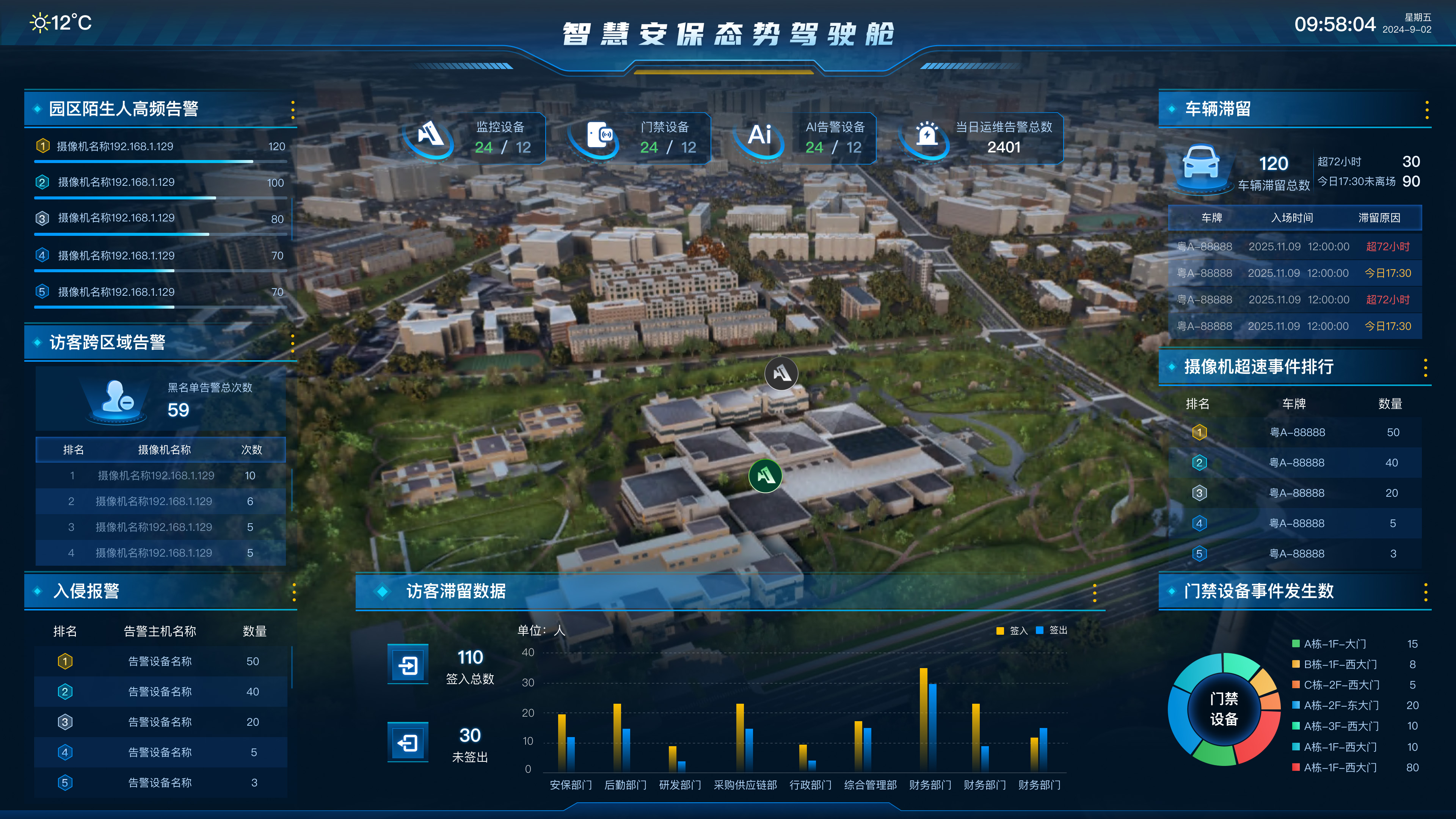Click the 签入总数 sign-in icon
1456x819 pixels.
coord(408,665)
